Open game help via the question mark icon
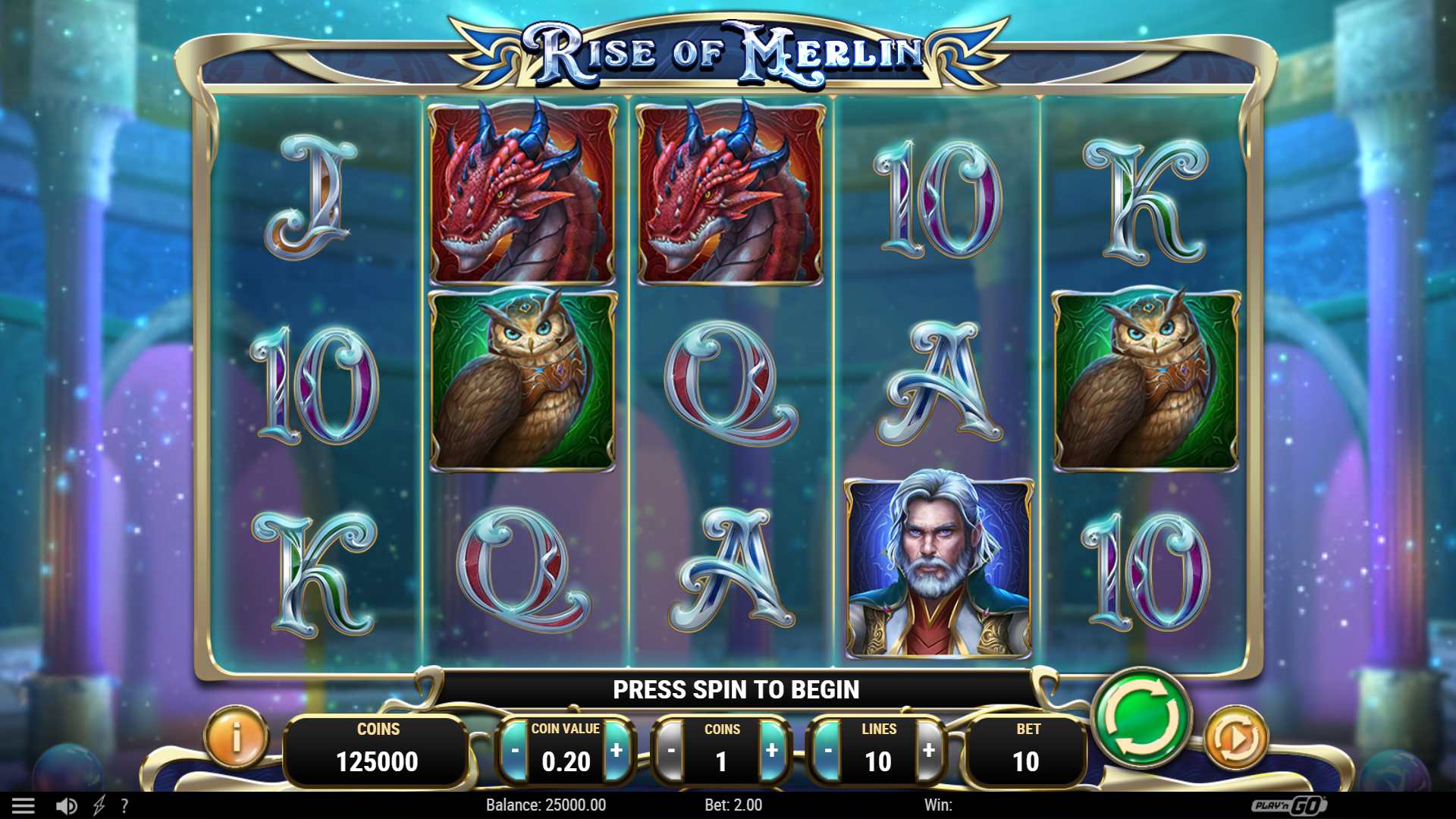 point(126,805)
